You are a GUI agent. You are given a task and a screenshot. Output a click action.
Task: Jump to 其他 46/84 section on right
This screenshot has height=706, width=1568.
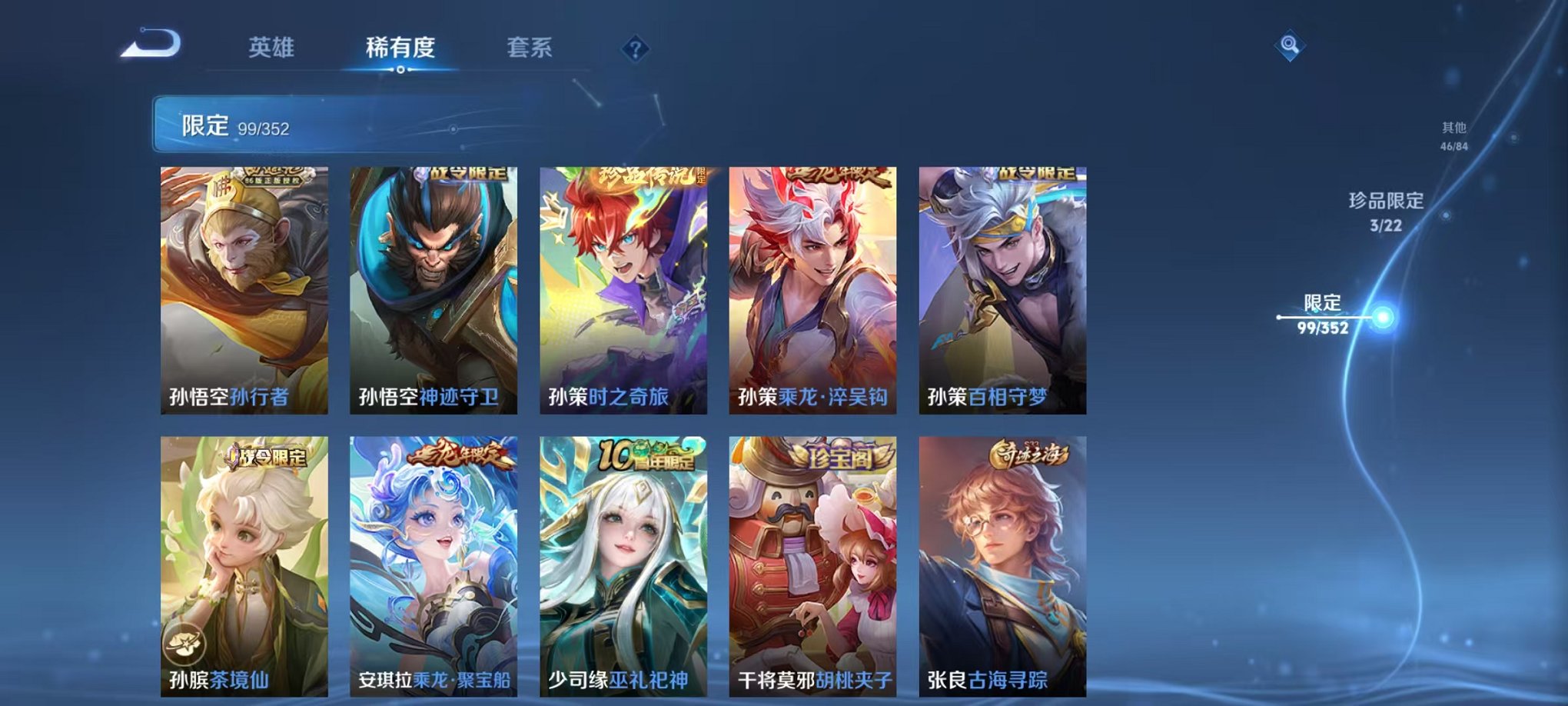pyautogui.click(x=1453, y=137)
